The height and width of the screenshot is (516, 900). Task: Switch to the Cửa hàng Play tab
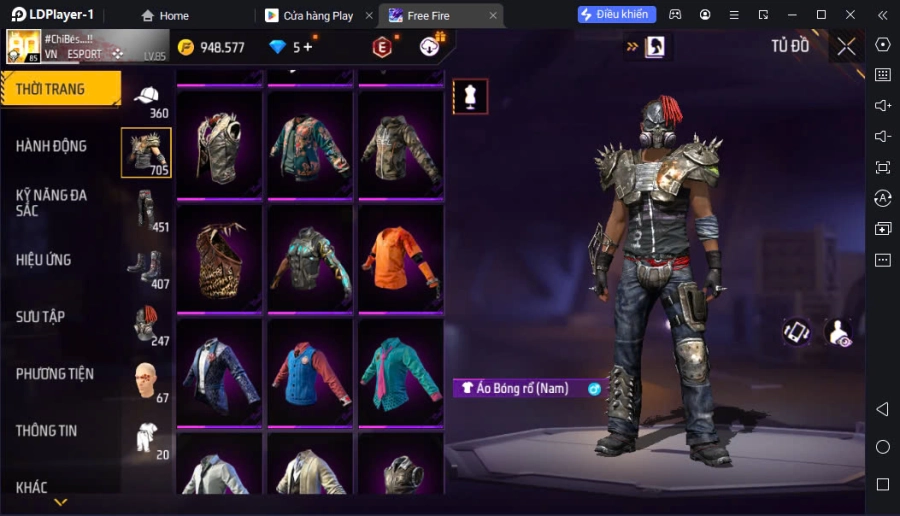316,15
